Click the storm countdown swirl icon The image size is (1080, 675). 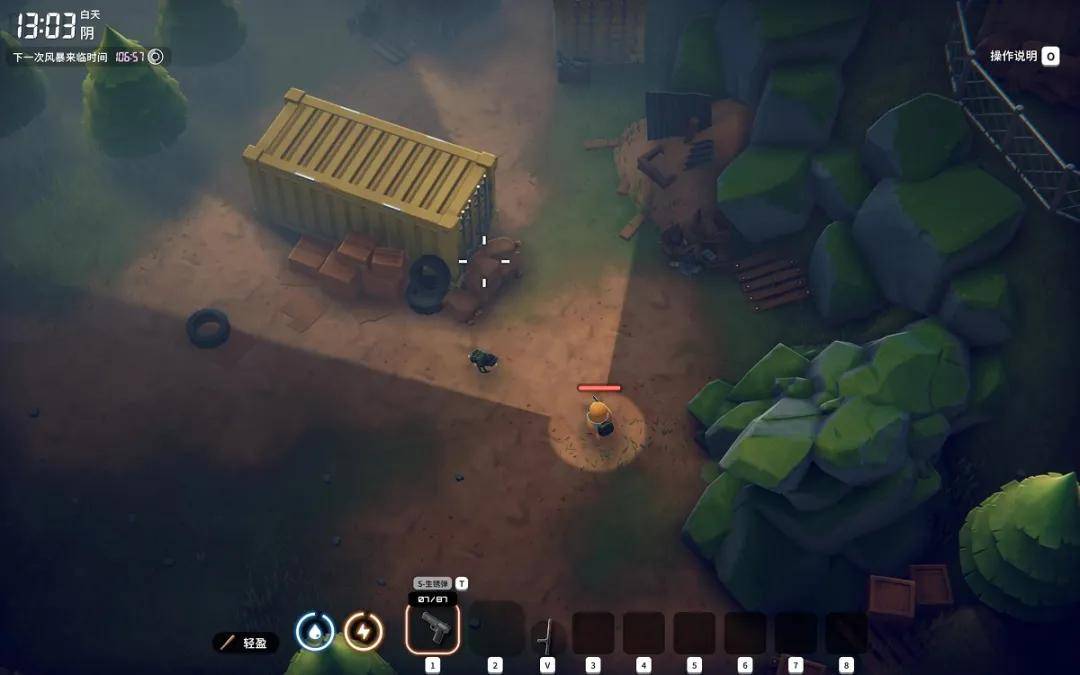pos(156,57)
